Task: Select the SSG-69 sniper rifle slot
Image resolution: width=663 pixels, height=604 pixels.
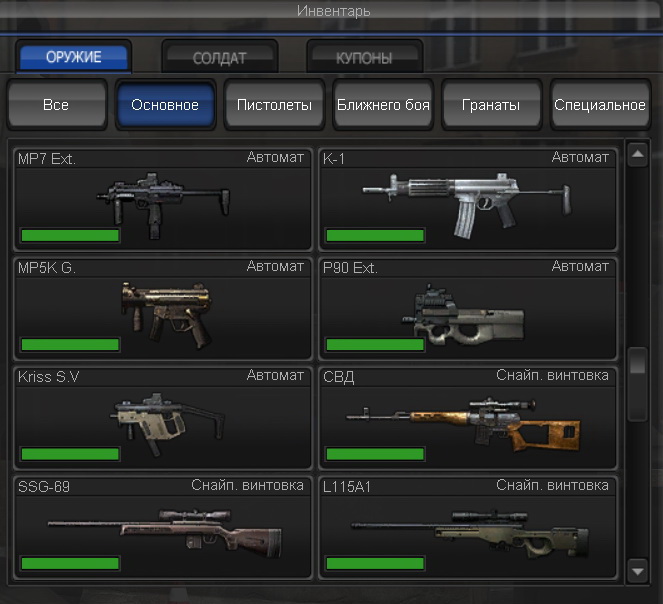Action: tap(161, 527)
